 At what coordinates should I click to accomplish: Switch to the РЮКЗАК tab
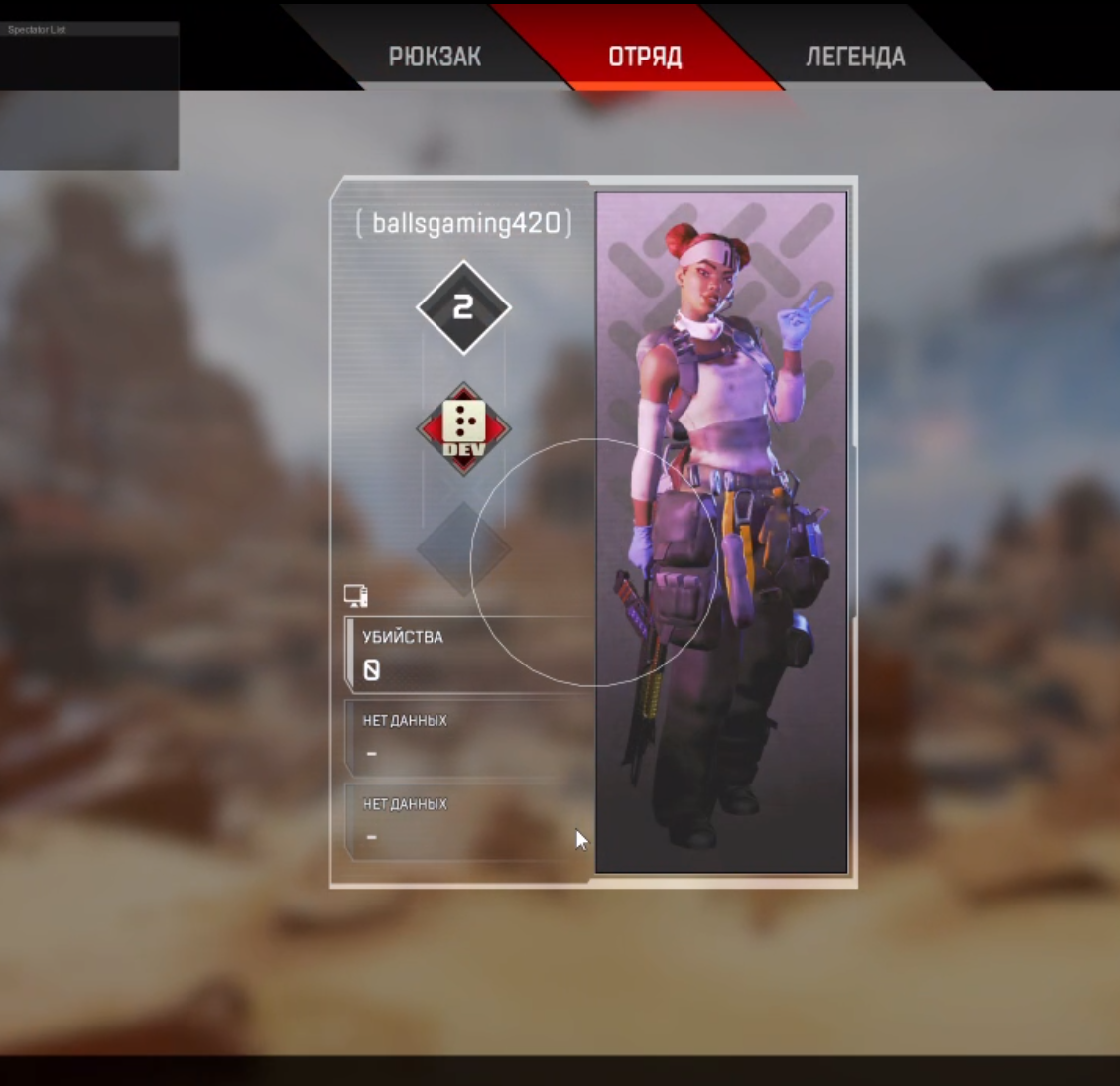tap(435, 57)
